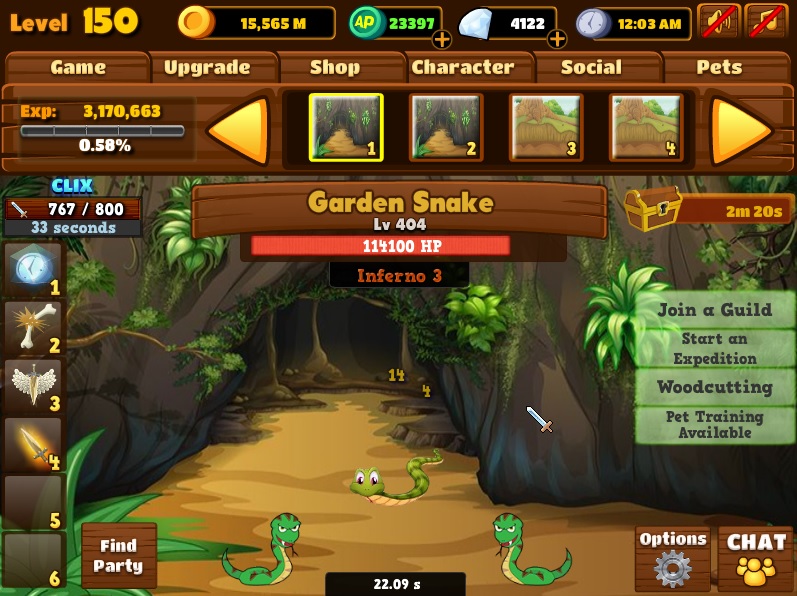Open the Game tab

click(x=78, y=68)
